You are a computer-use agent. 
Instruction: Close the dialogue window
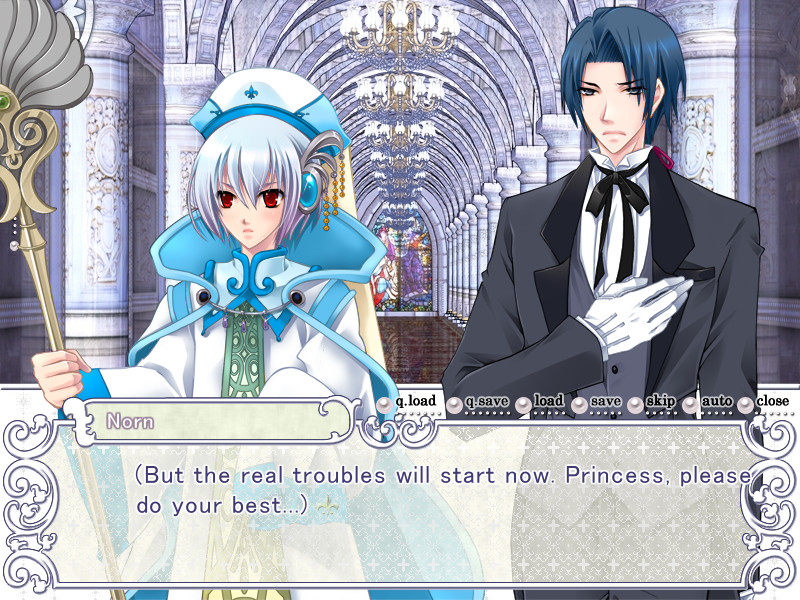pos(765,402)
